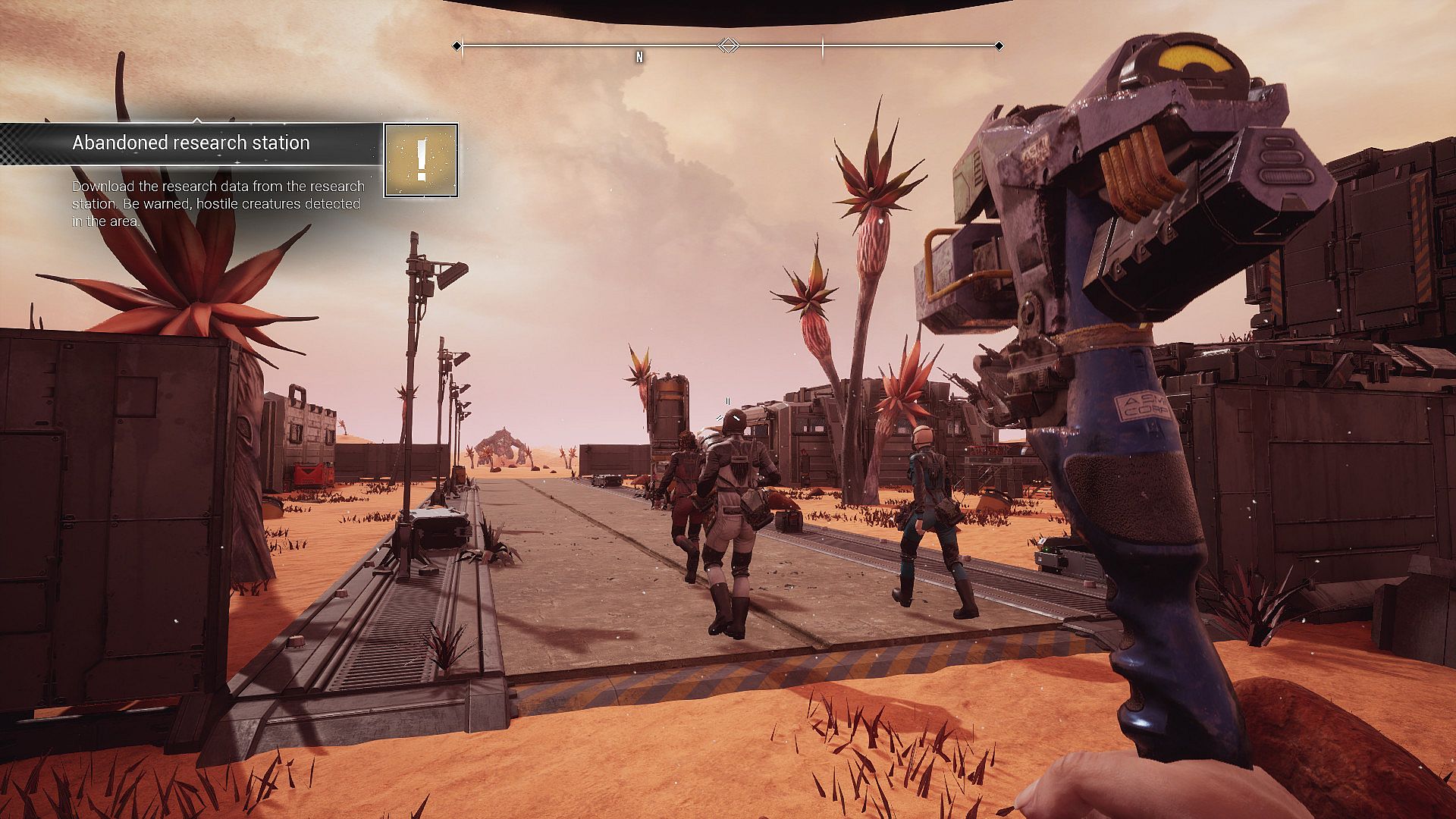Click the gold exclamation mark quest icon
Viewport: 1456px width, 819px height.
[421, 161]
